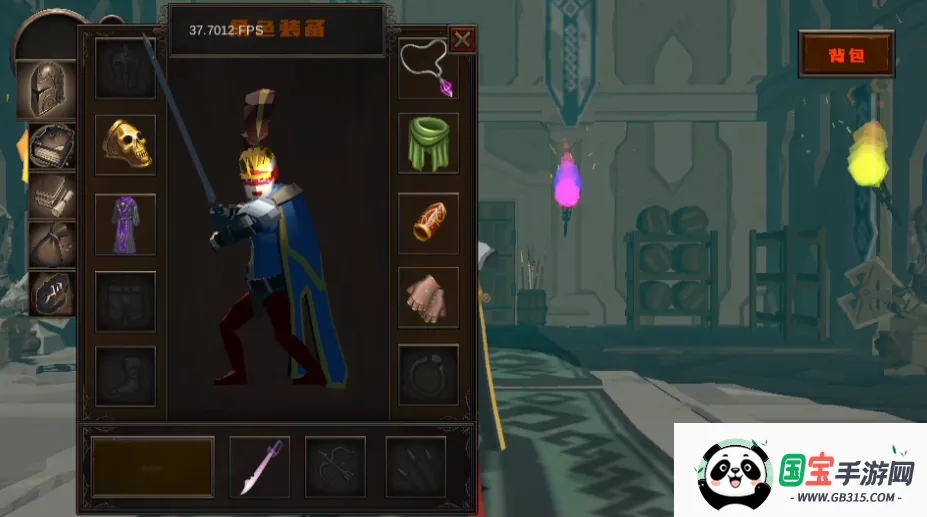Click the empty bow and arrow slot

[x=335, y=466]
